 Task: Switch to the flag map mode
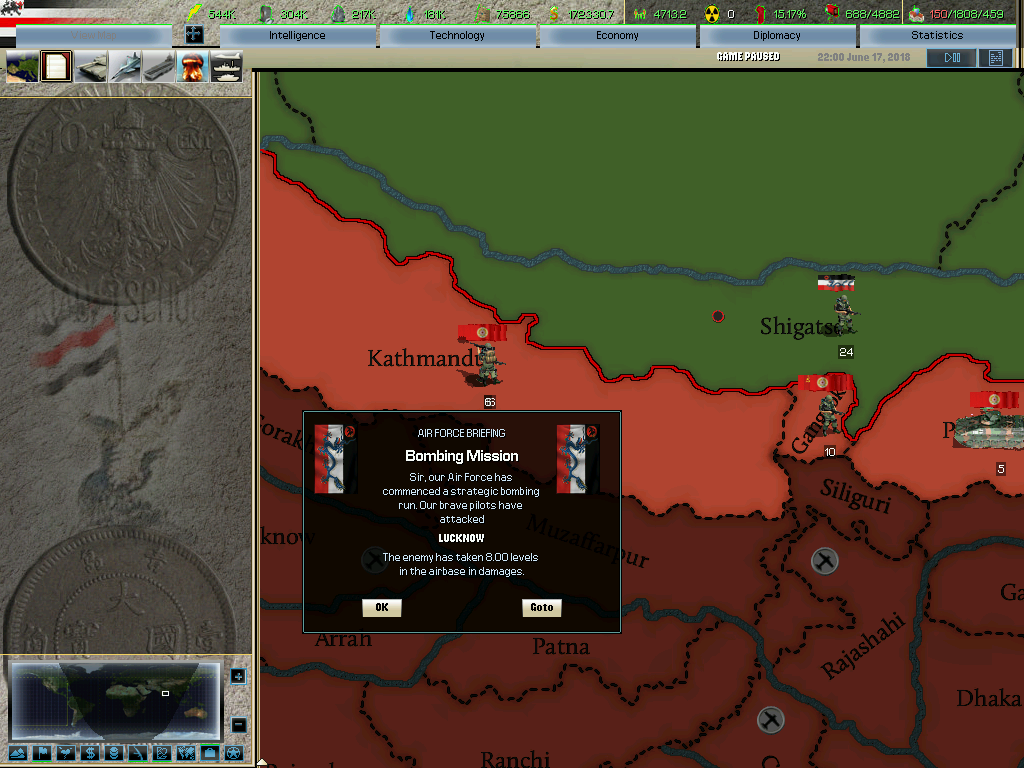pyautogui.click(x=42, y=753)
